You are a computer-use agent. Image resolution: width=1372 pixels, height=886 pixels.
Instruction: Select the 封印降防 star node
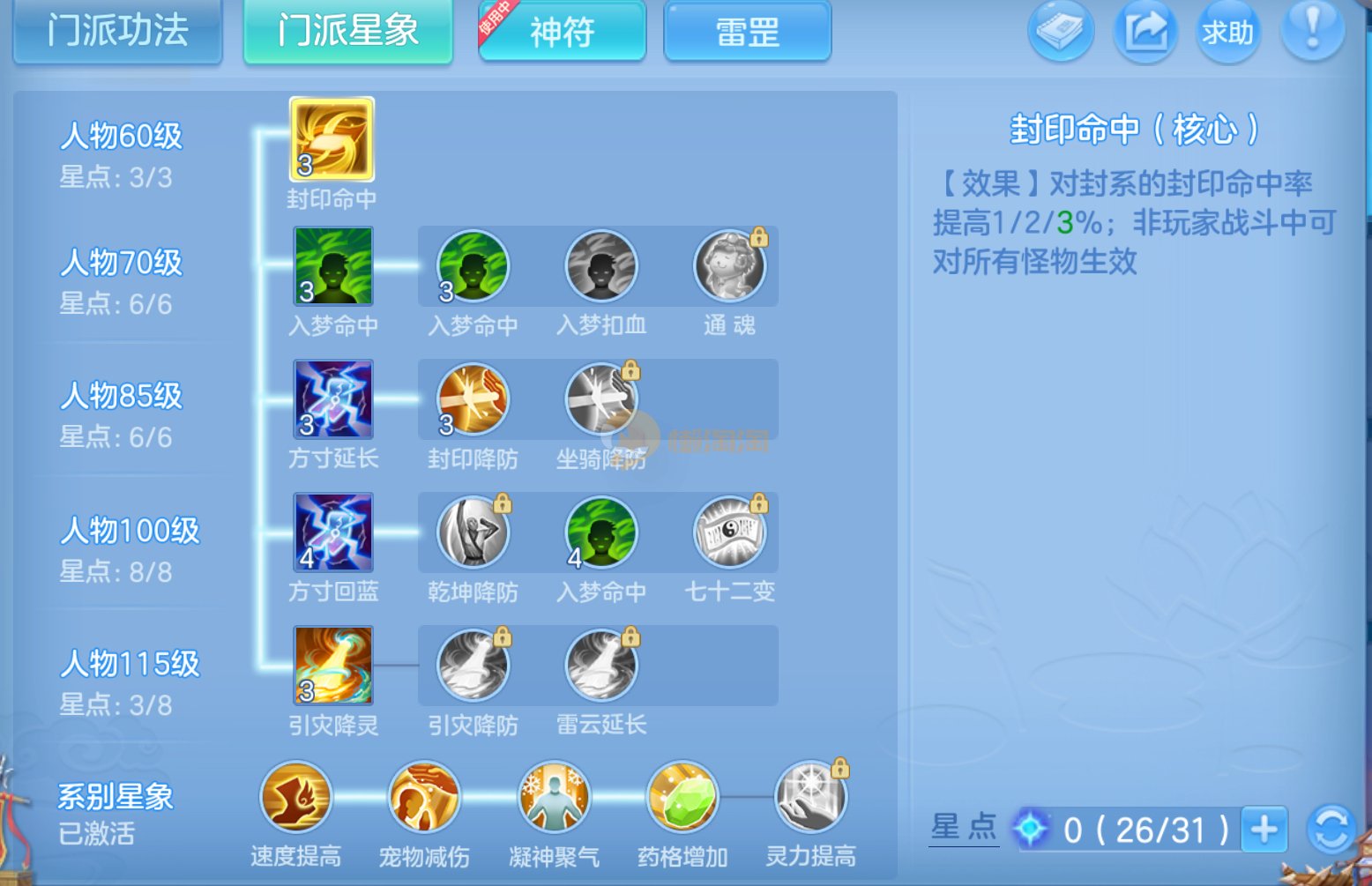[473, 399]
